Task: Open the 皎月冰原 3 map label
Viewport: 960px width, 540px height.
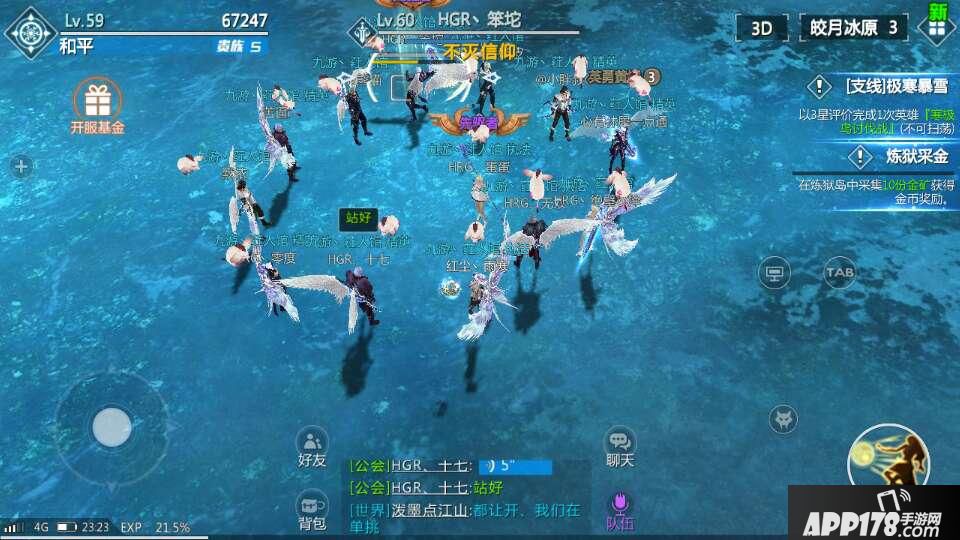Action: tap(853, 27)
